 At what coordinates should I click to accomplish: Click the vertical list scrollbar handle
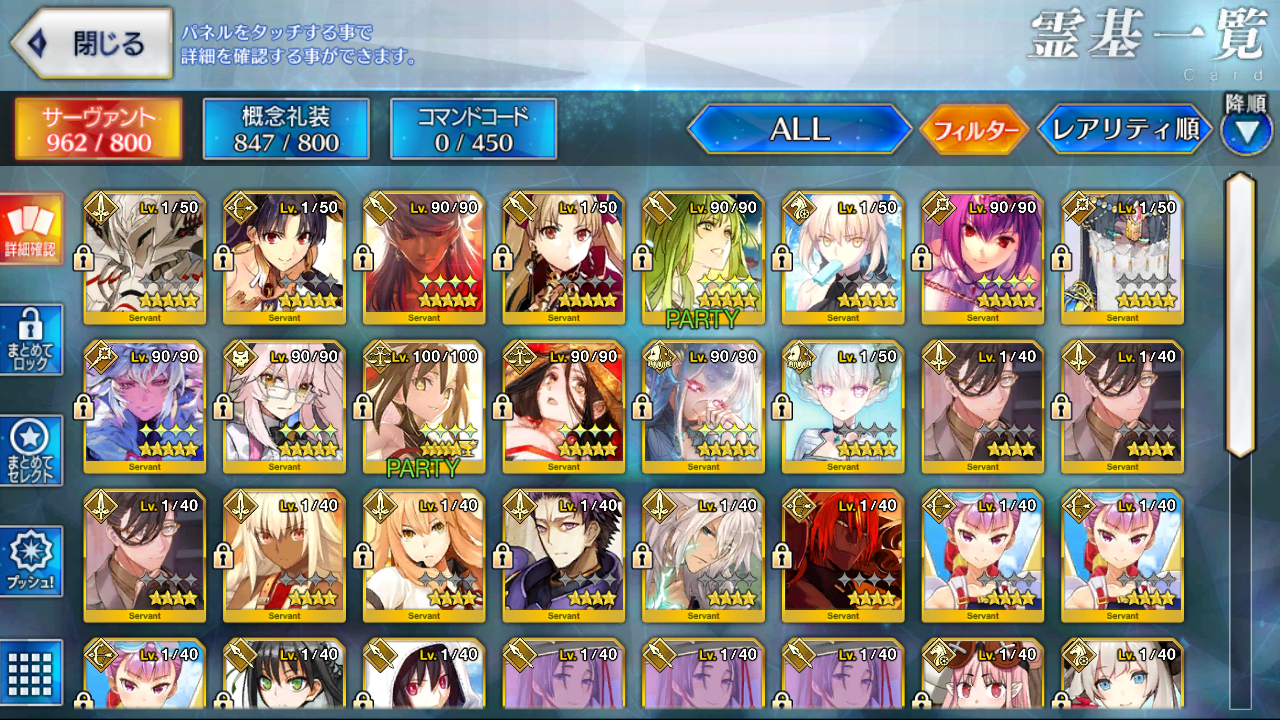click(x=1240, y=315)
